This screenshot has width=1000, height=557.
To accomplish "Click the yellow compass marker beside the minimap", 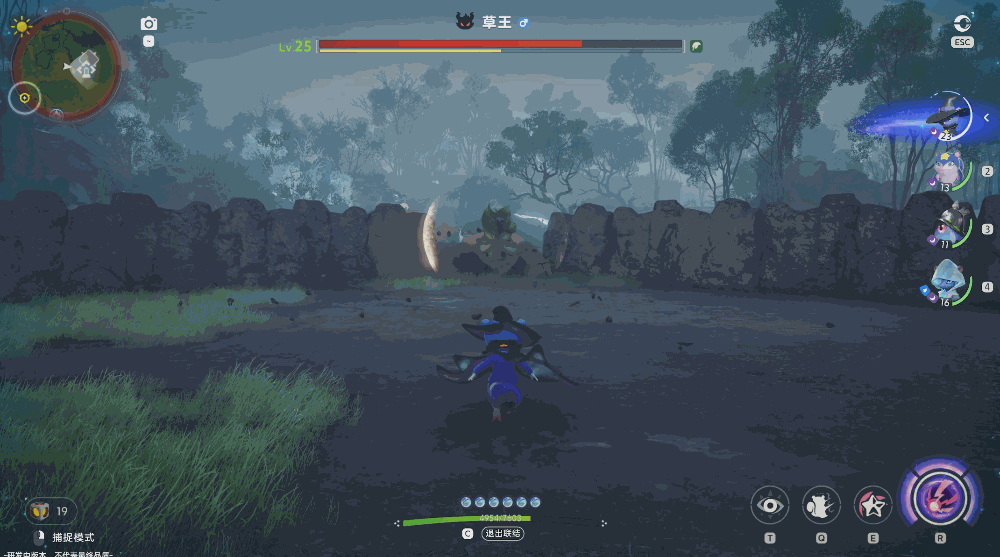I will coord(25,98).
